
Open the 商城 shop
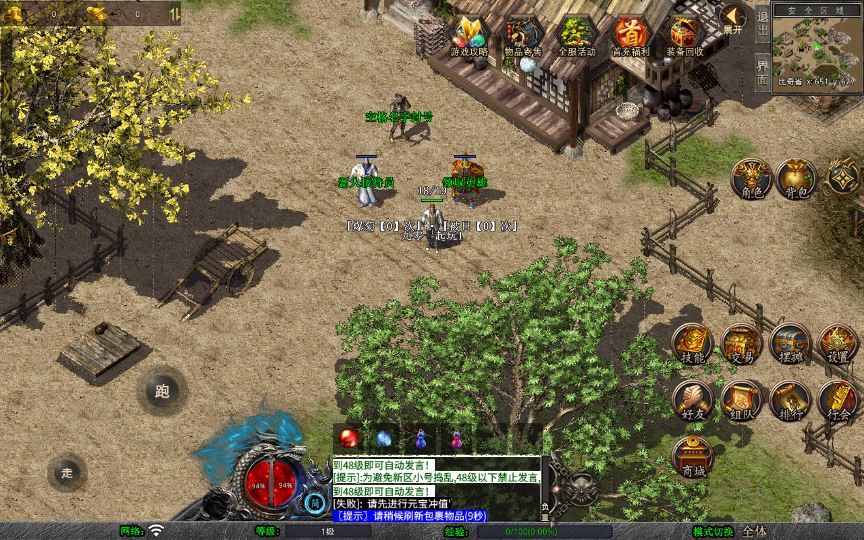pos(693,456)
